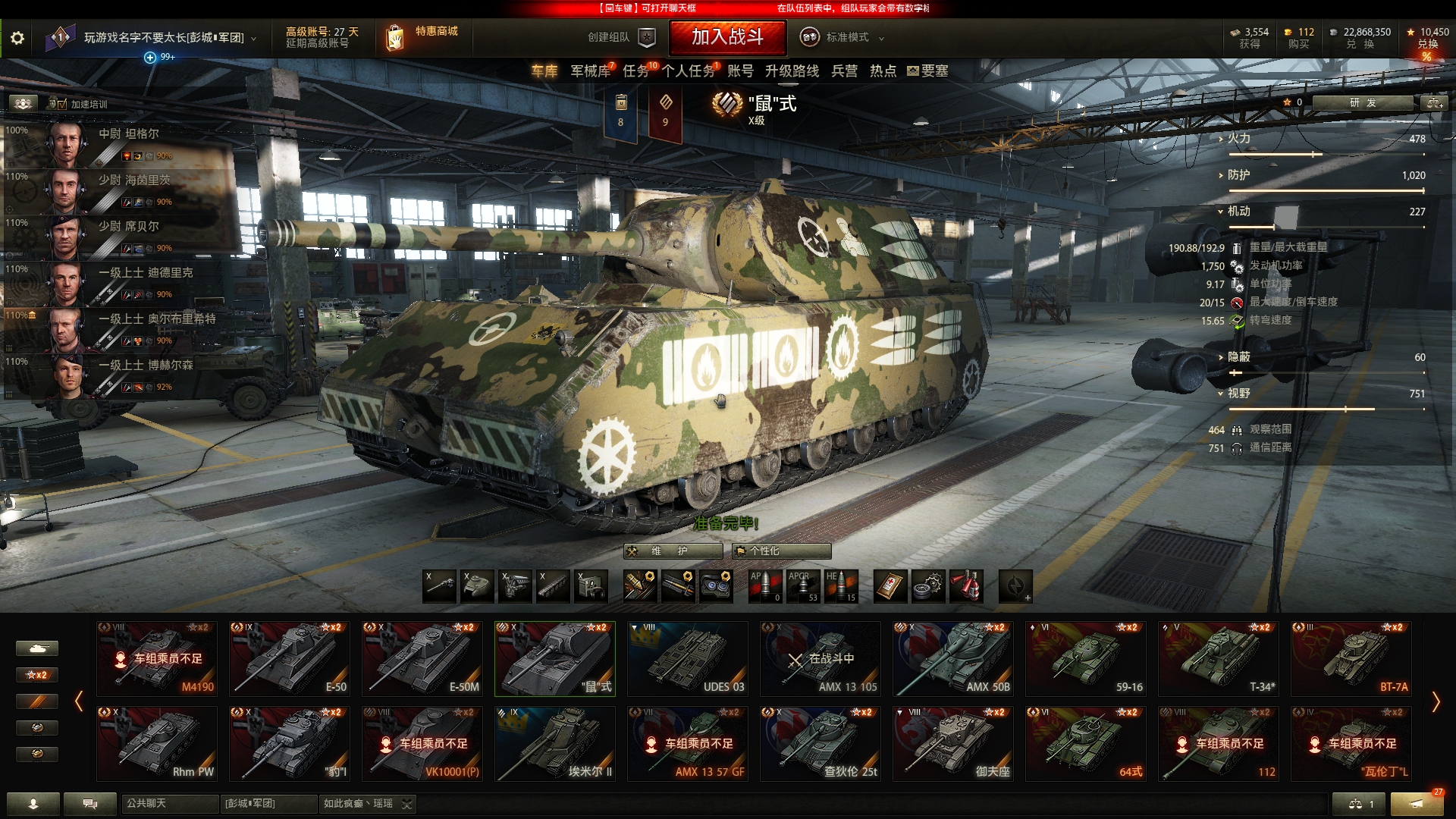Choose the AMX 50B tank tile

[x=953, y=659]
